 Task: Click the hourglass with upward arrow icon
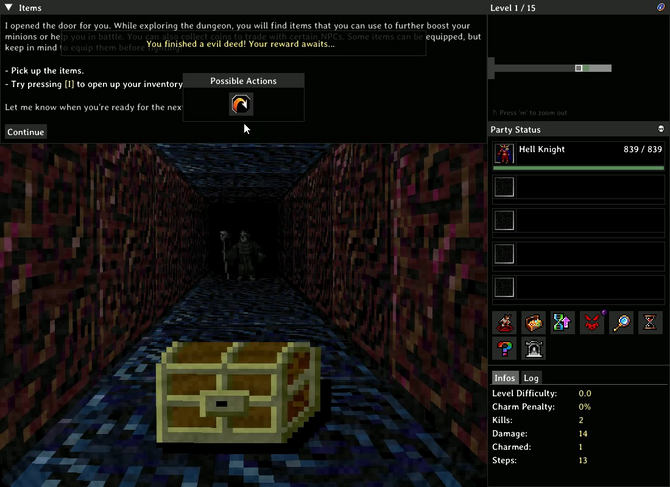pyautogui.click(x=563, y=323)
